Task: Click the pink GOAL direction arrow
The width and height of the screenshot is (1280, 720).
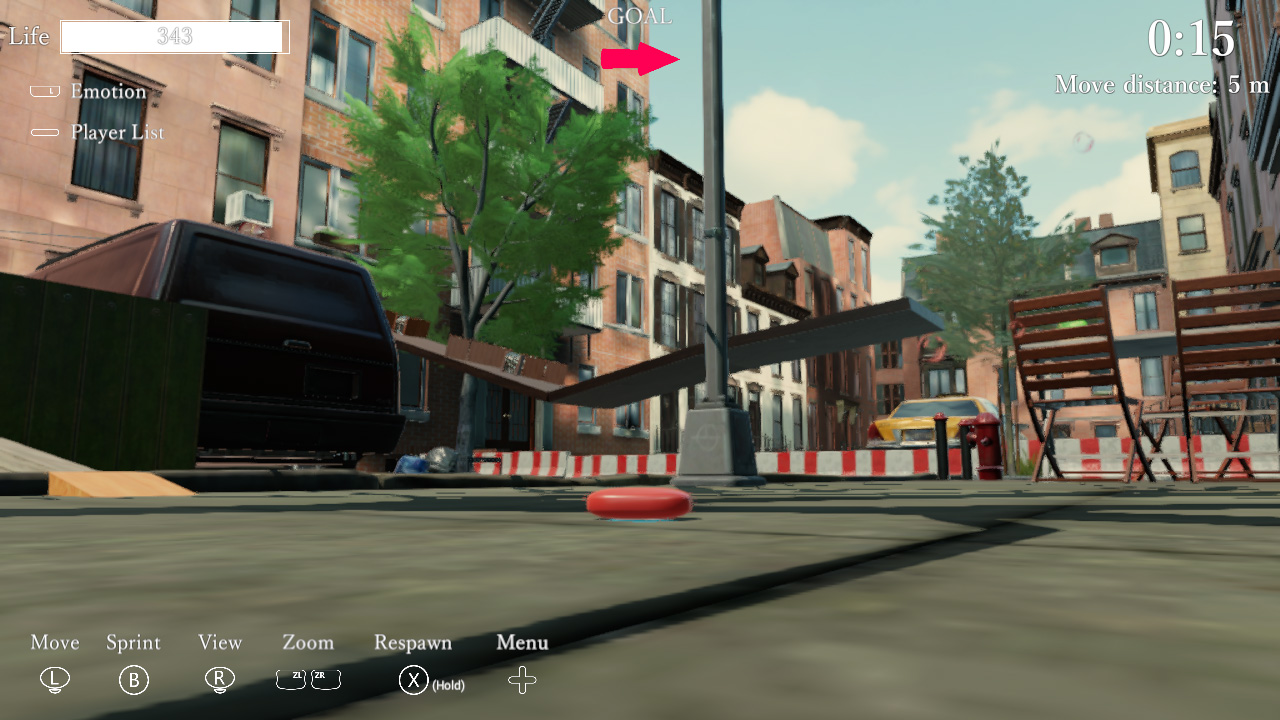Action: [639, 56]
